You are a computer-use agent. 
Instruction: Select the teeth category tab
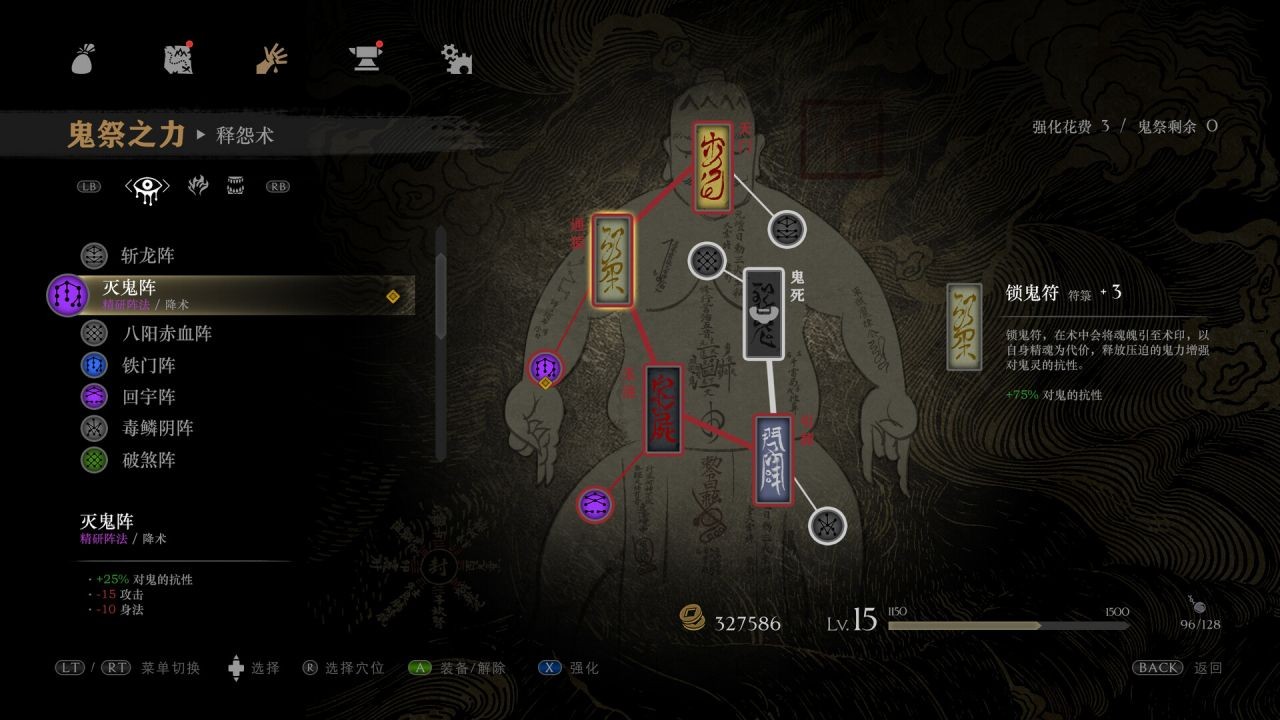pyautogui.click(x=236, y=186)
